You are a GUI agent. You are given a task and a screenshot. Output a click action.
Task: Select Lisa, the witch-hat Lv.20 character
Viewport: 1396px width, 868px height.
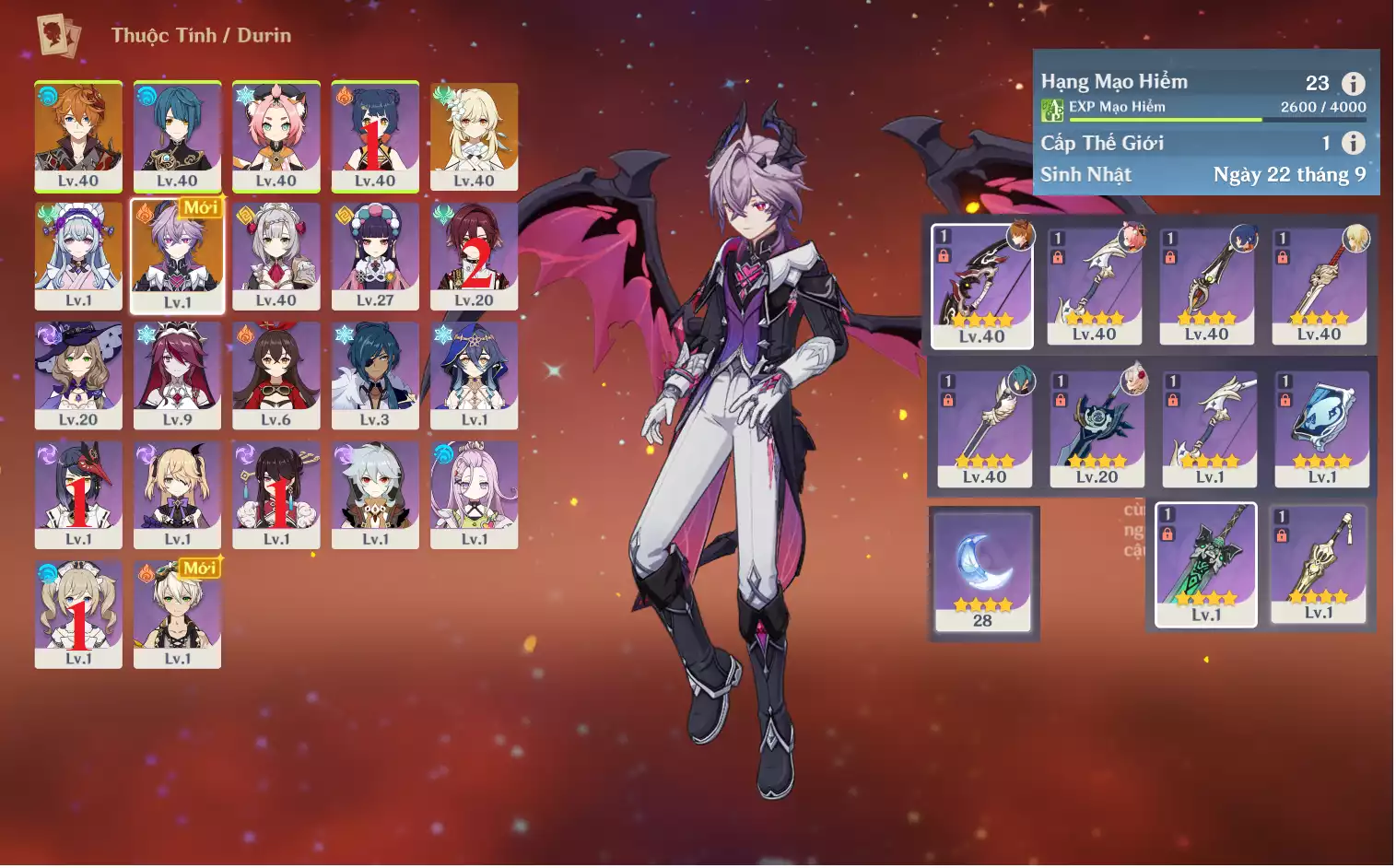(x=78, y=375)
